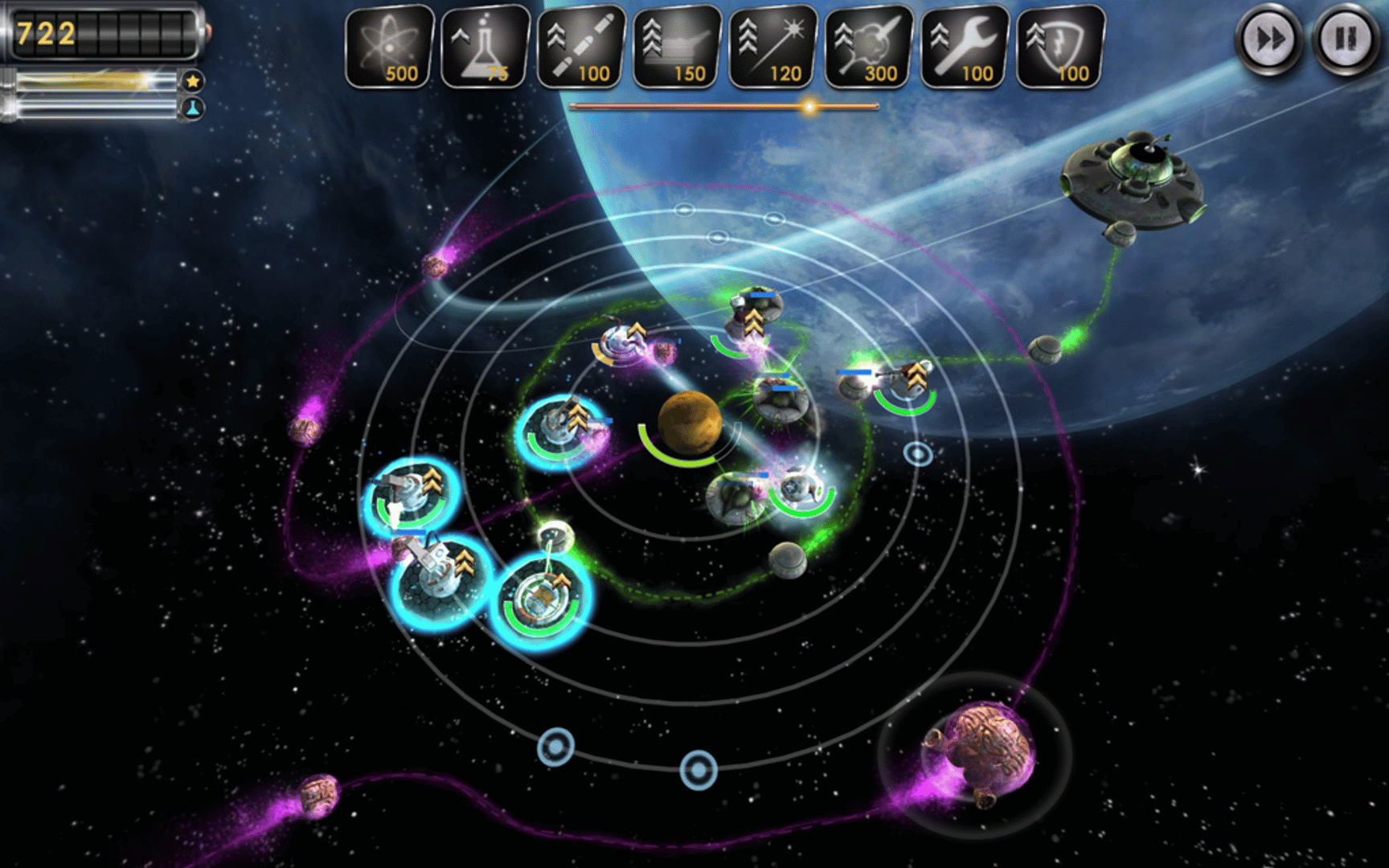Select the bomb satellite costing 300

[868, 46]
